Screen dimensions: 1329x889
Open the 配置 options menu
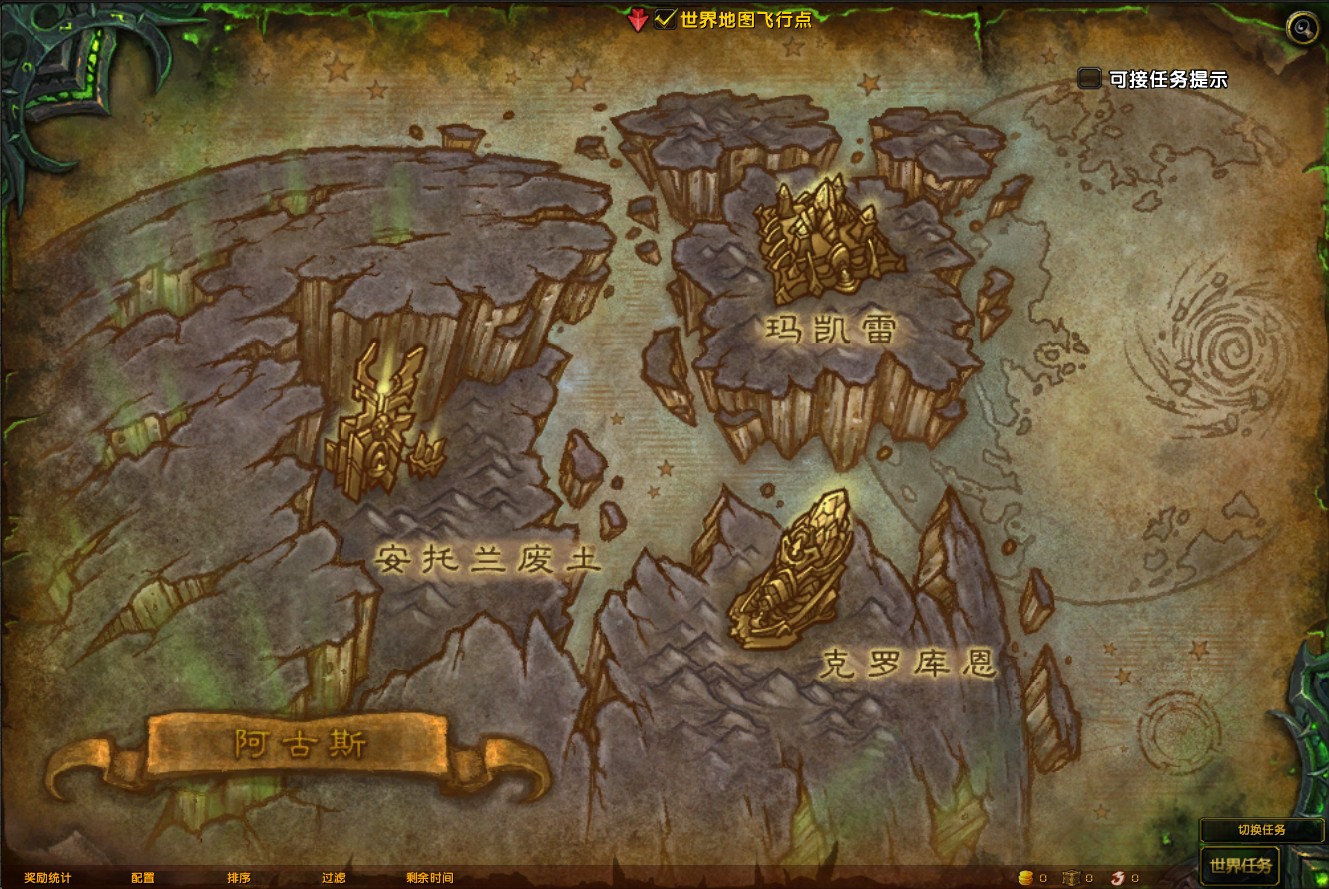pyautogui.click(x=141, y=878)
